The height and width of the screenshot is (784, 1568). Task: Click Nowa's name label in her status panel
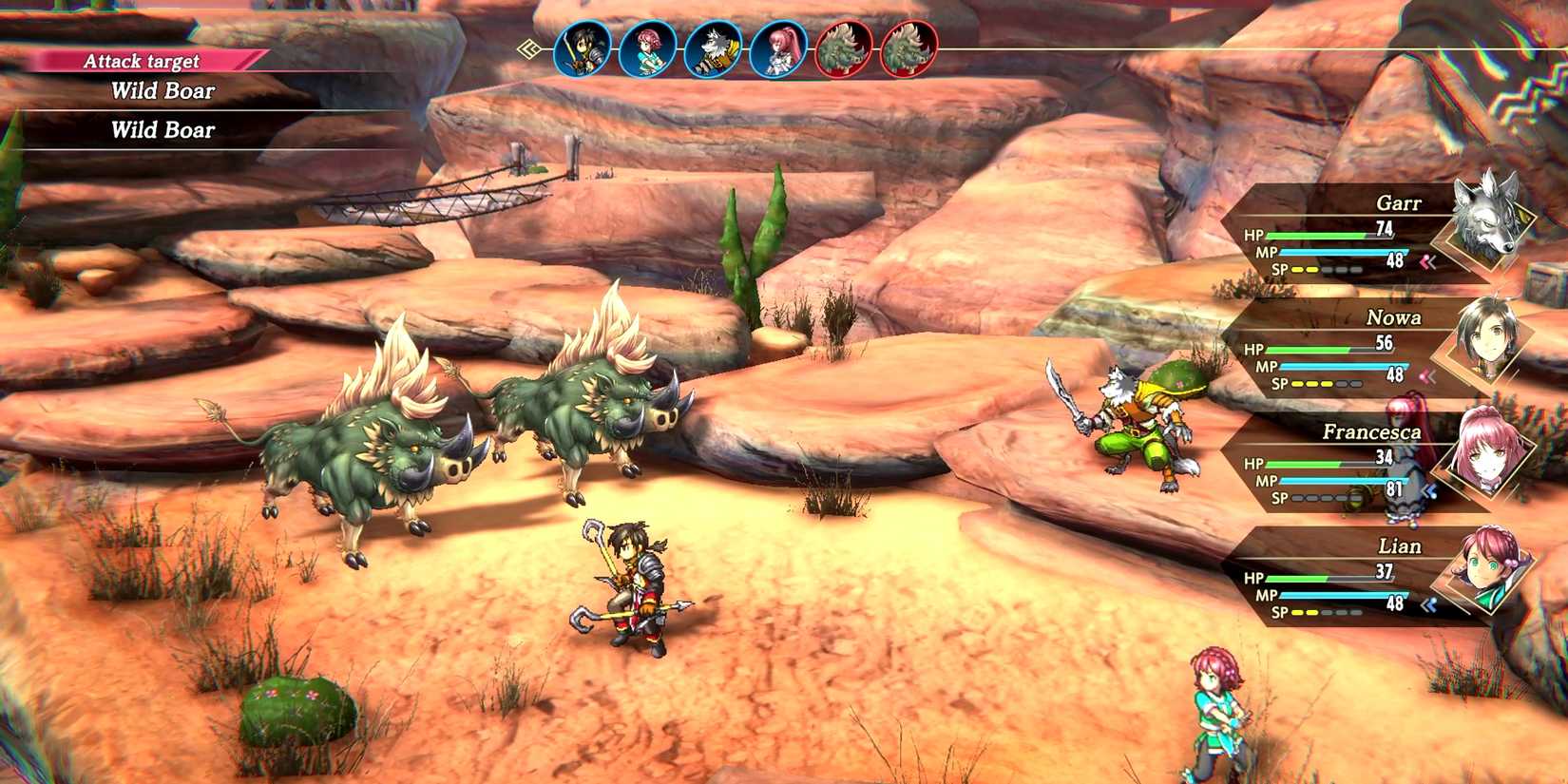click(x=1395, y=317)
